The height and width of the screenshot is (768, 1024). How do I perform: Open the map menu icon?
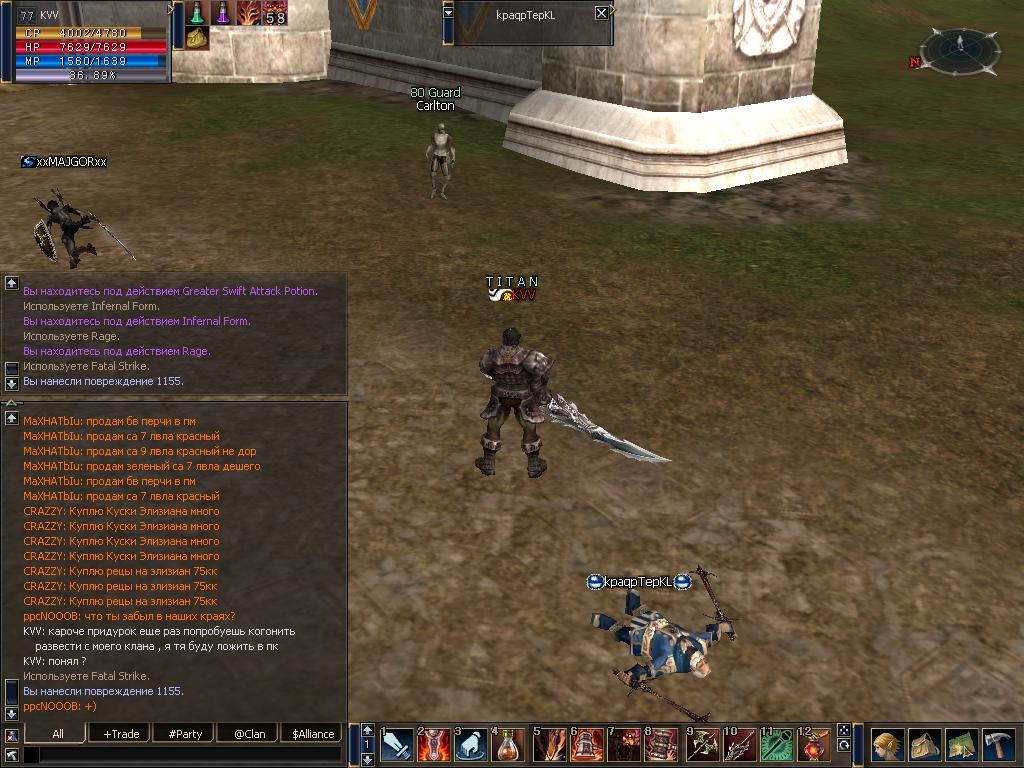[961, 745]
